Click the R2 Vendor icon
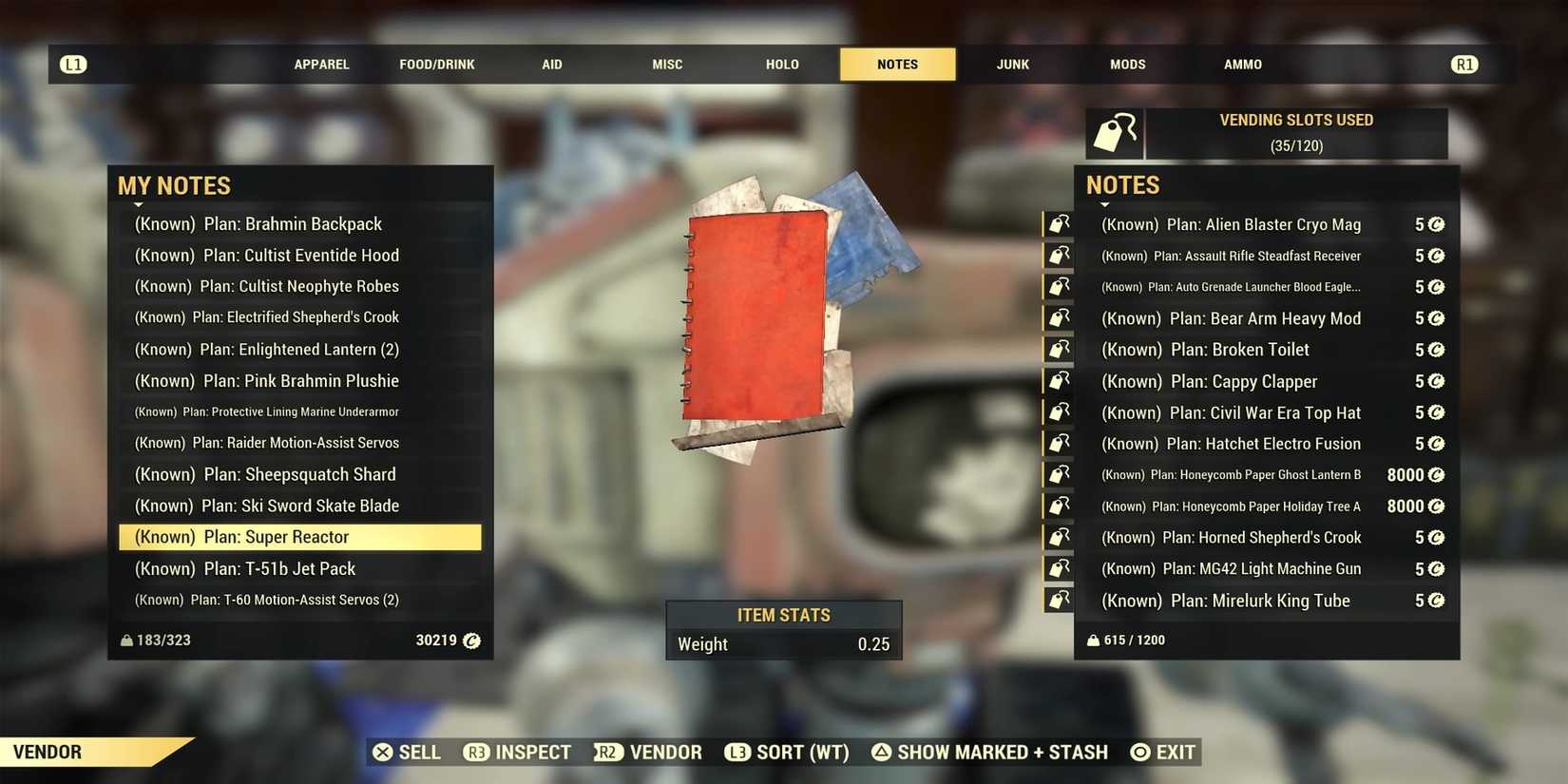Viewport: 1568px width, 784px height. coord(607,752)
